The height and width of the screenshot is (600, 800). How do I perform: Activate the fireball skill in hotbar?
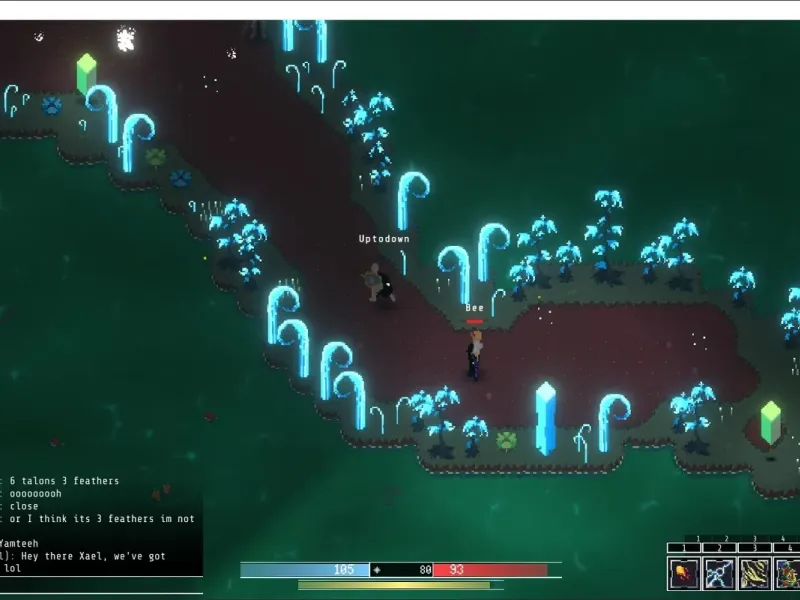click(684, 573)
